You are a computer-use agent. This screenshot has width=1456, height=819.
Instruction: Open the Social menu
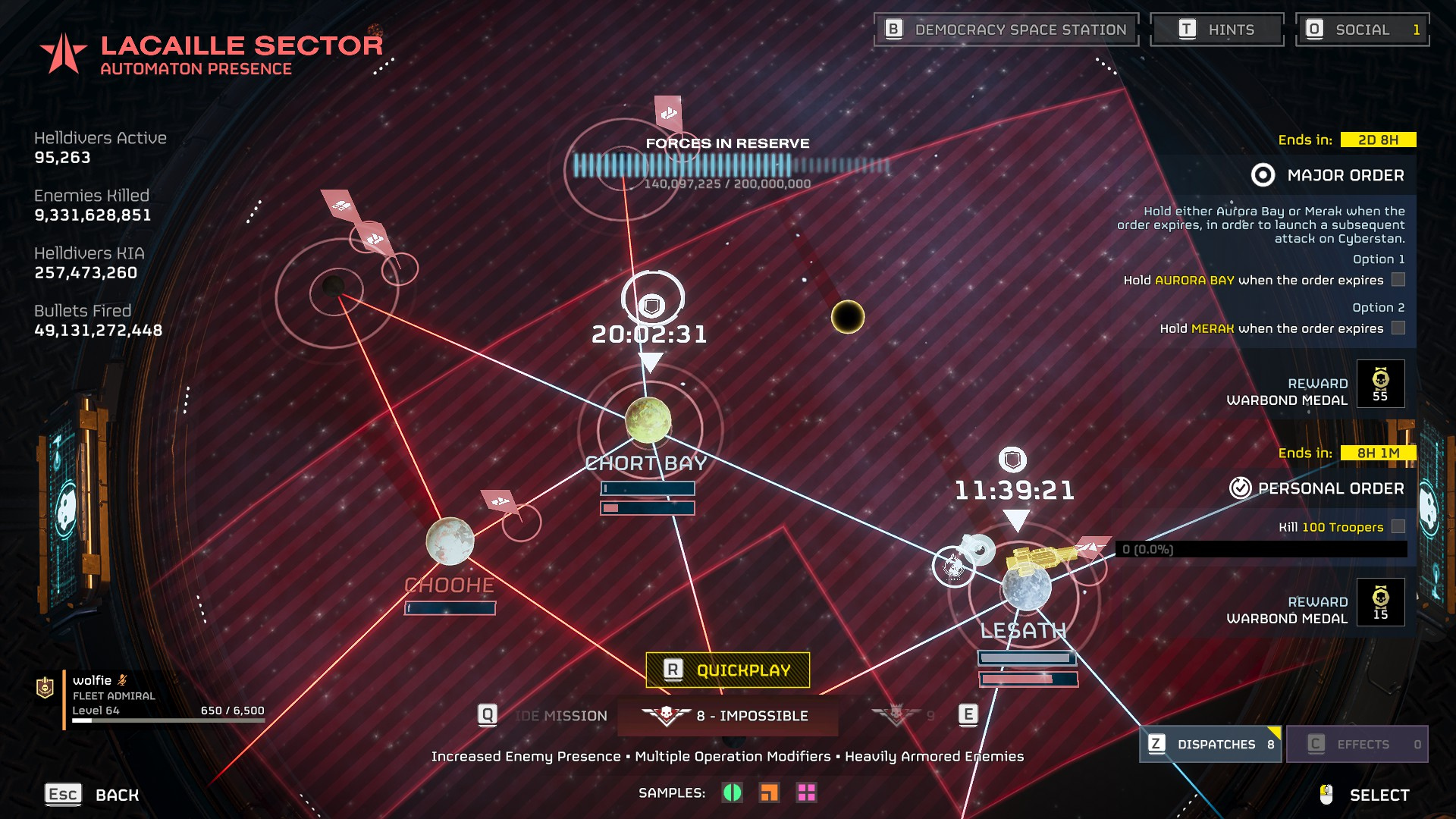pyautogui.click(x=1362, y=30)
